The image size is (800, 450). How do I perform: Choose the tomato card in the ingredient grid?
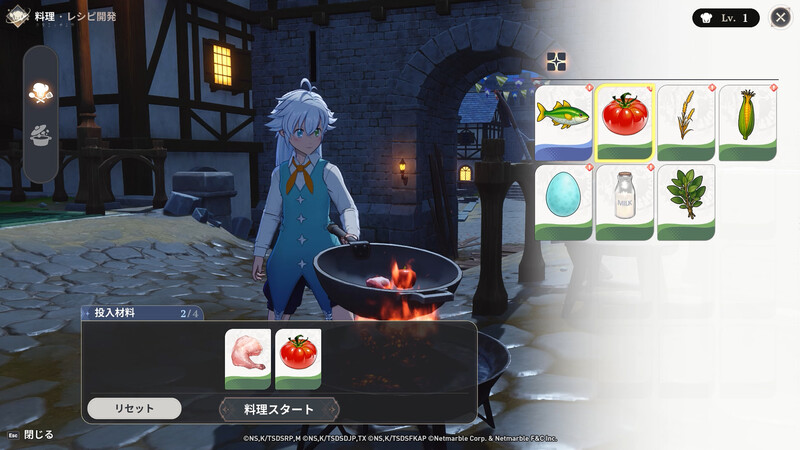(625, 122)
